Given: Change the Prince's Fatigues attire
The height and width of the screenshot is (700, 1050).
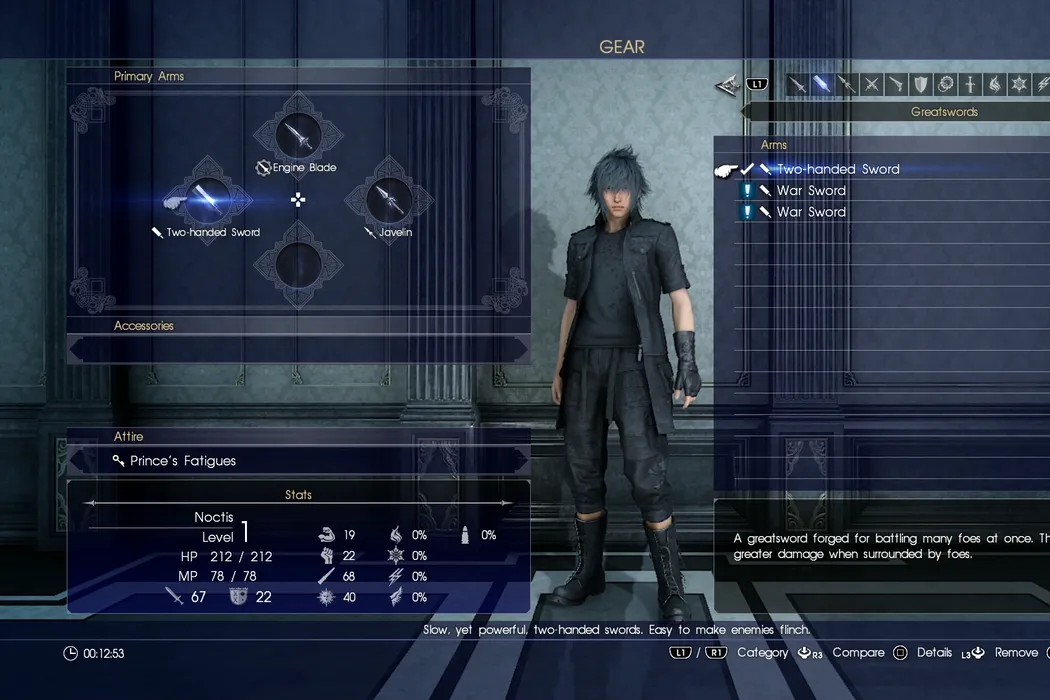Looking at the screenshot, I should pos(297,461).
